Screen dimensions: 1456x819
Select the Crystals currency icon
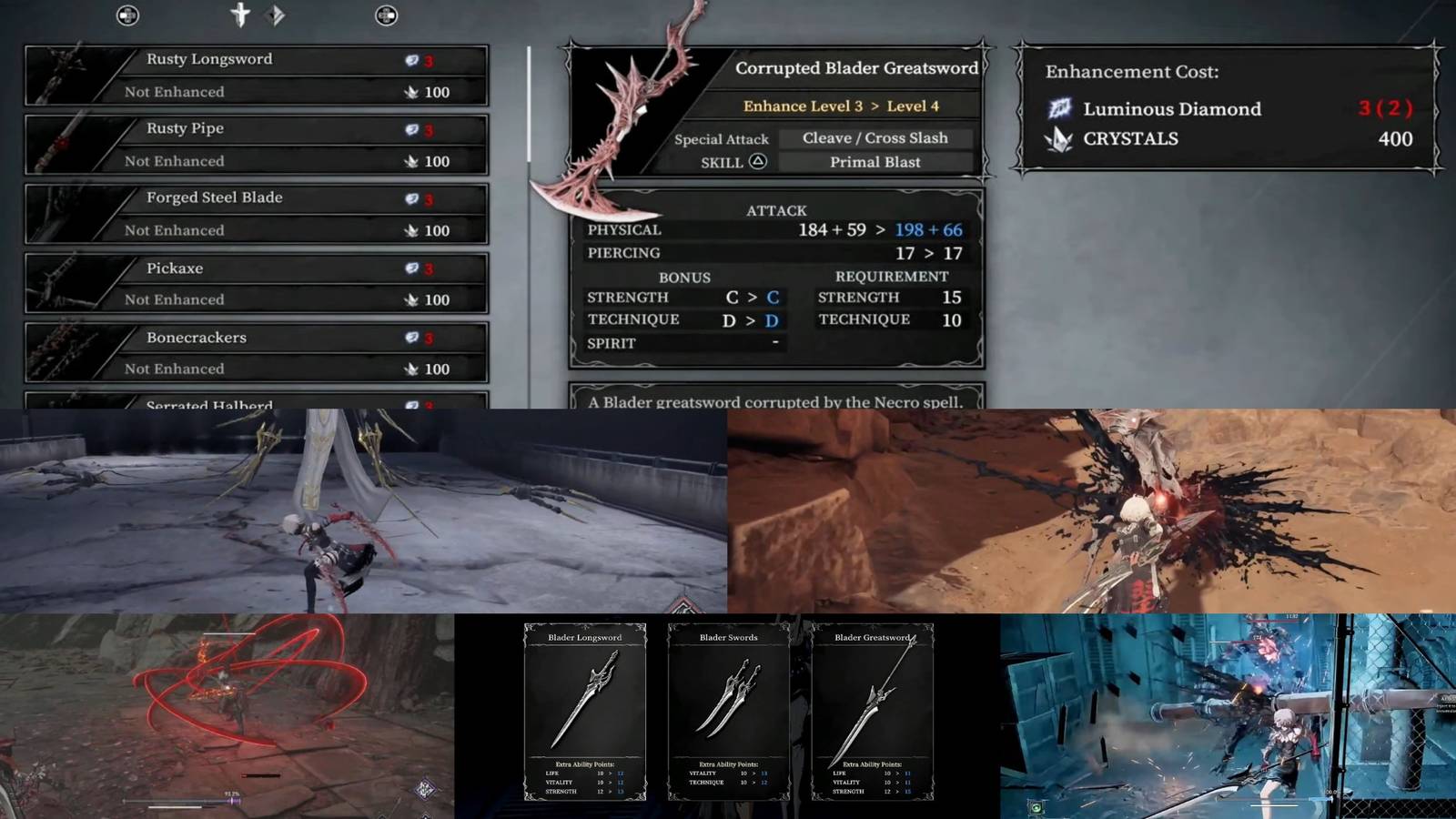tap(1060, 139)
